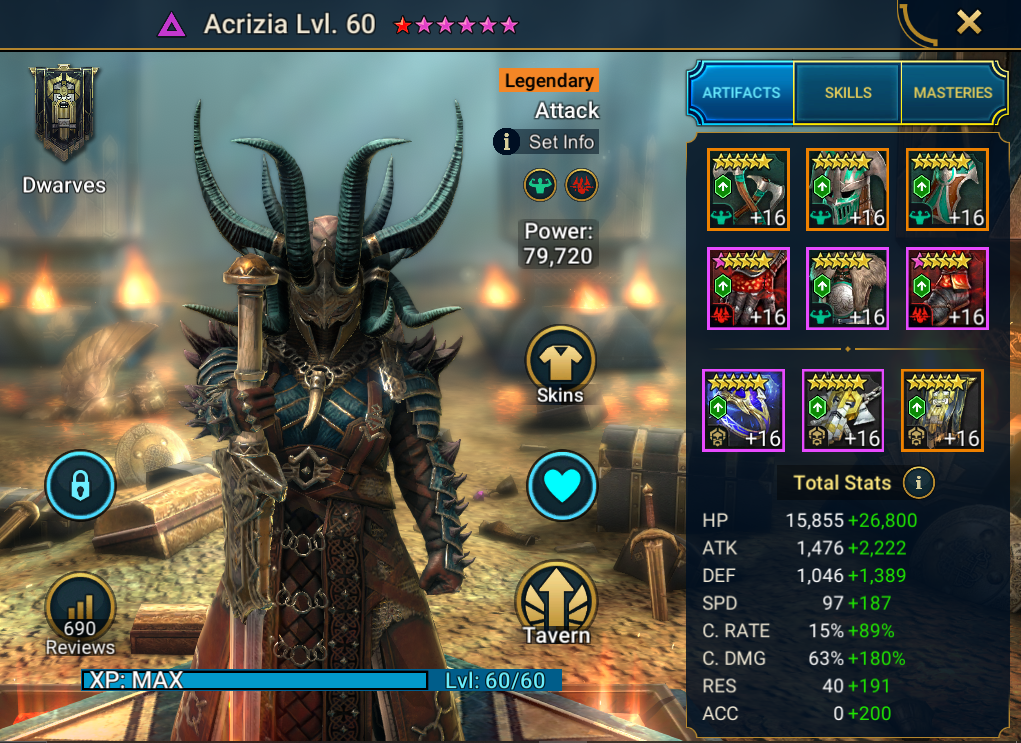Screen dimensions: 1021x743
Task: Select the Artifacts tab
Action: click(741, 93)
